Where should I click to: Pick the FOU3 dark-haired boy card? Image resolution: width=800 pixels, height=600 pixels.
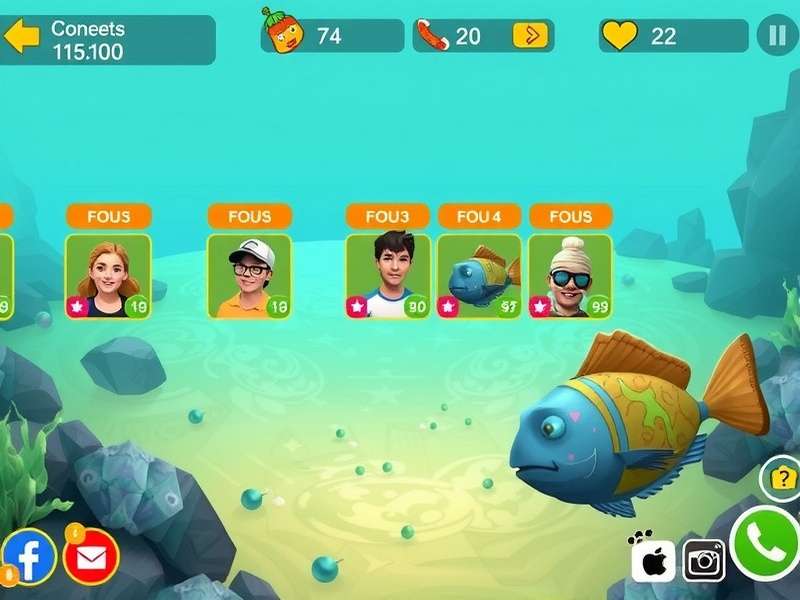click(388, 276)
